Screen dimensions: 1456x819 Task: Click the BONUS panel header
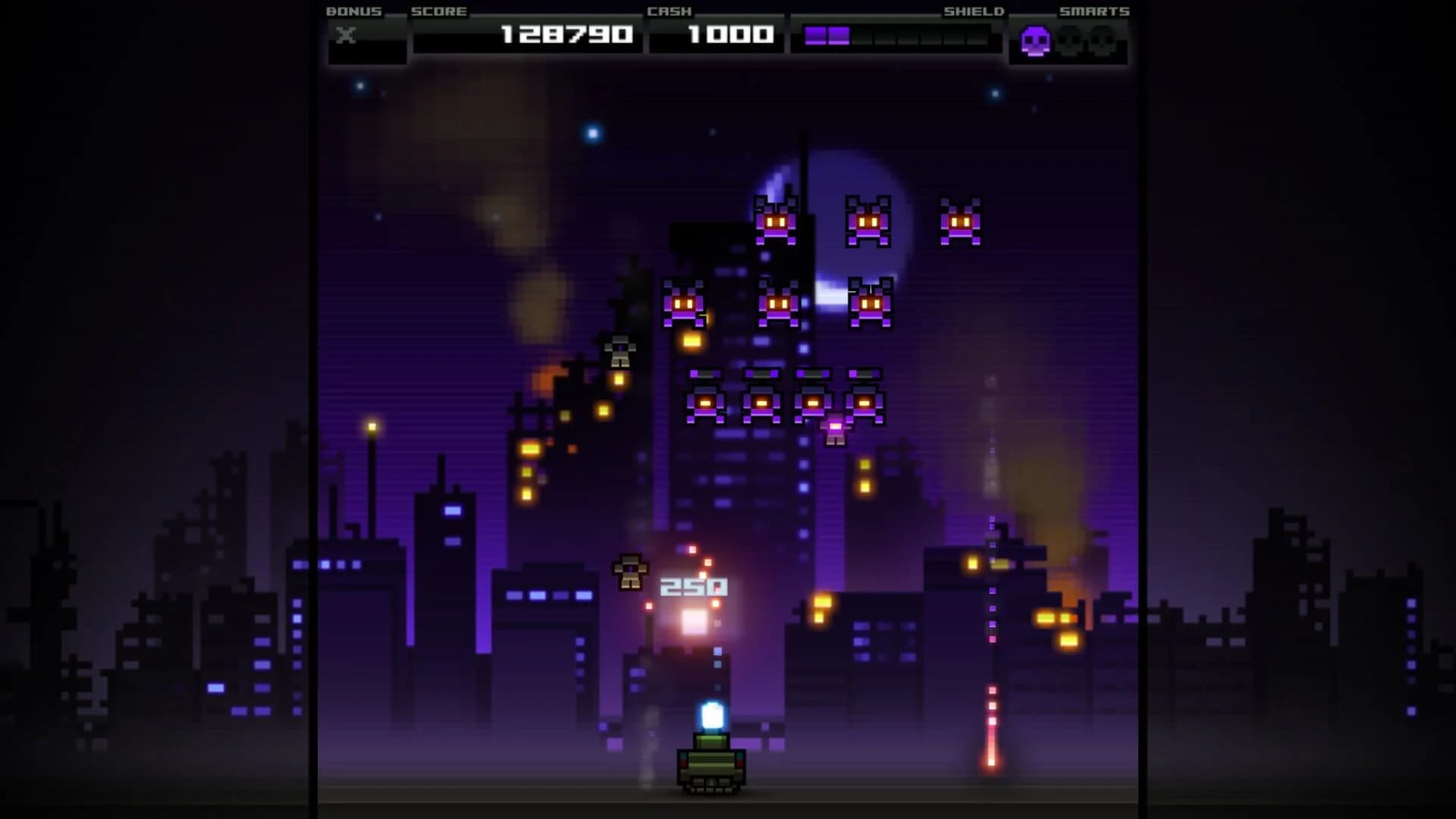353,11
